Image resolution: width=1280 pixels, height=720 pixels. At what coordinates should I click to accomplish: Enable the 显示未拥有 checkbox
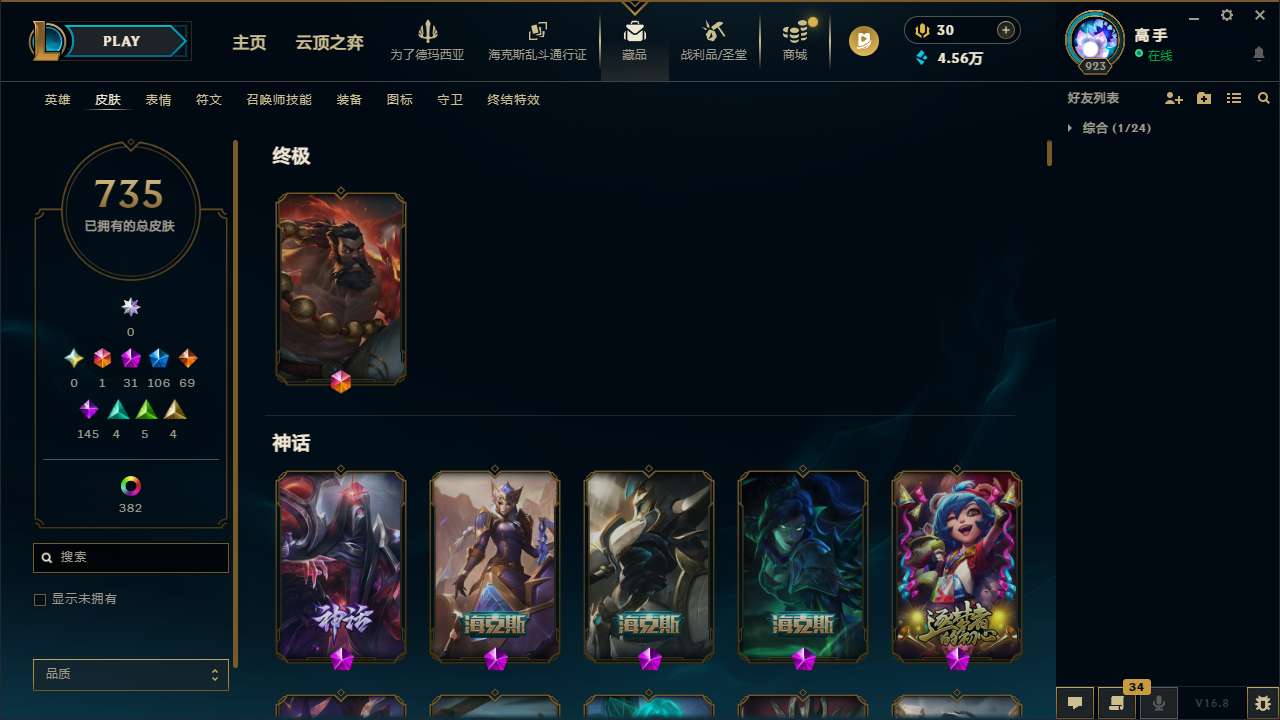40,599
